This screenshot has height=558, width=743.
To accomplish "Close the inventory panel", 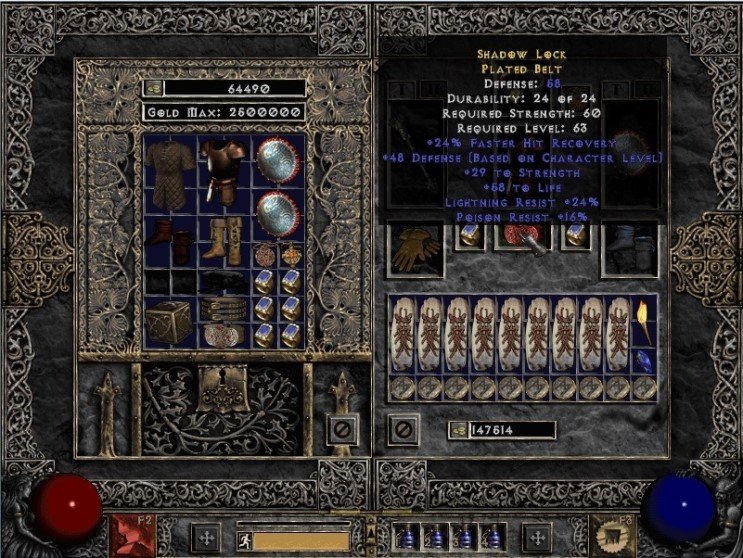I will point(403,430).
